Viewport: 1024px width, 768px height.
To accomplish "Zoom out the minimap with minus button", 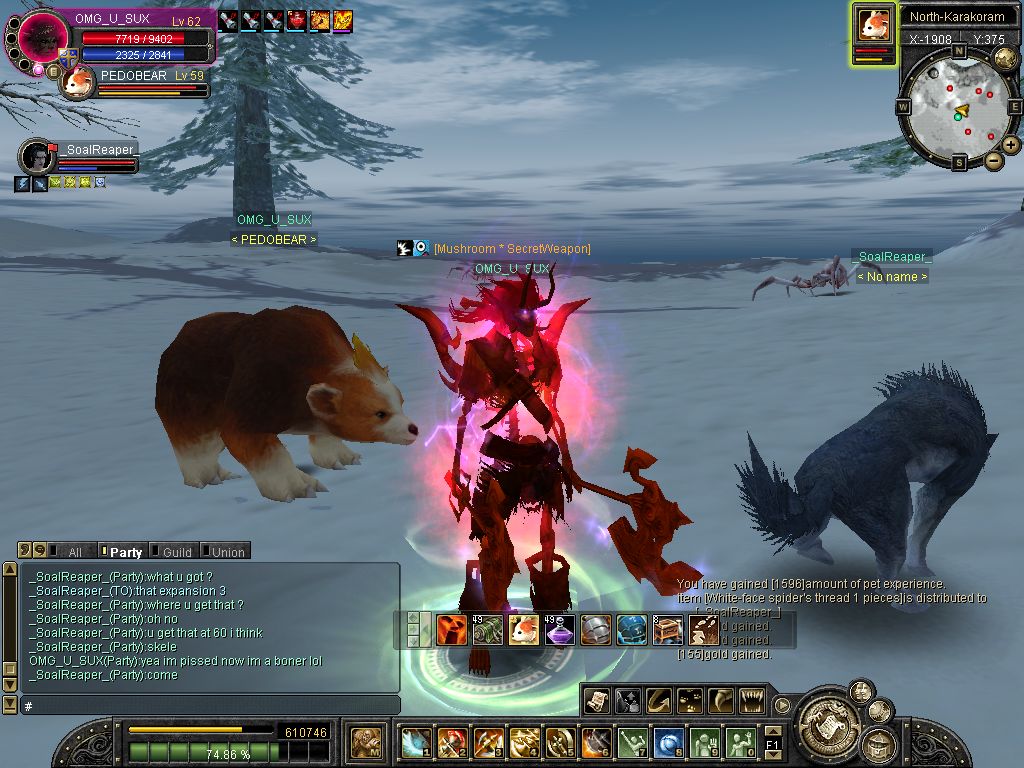I will coord(993,161).
